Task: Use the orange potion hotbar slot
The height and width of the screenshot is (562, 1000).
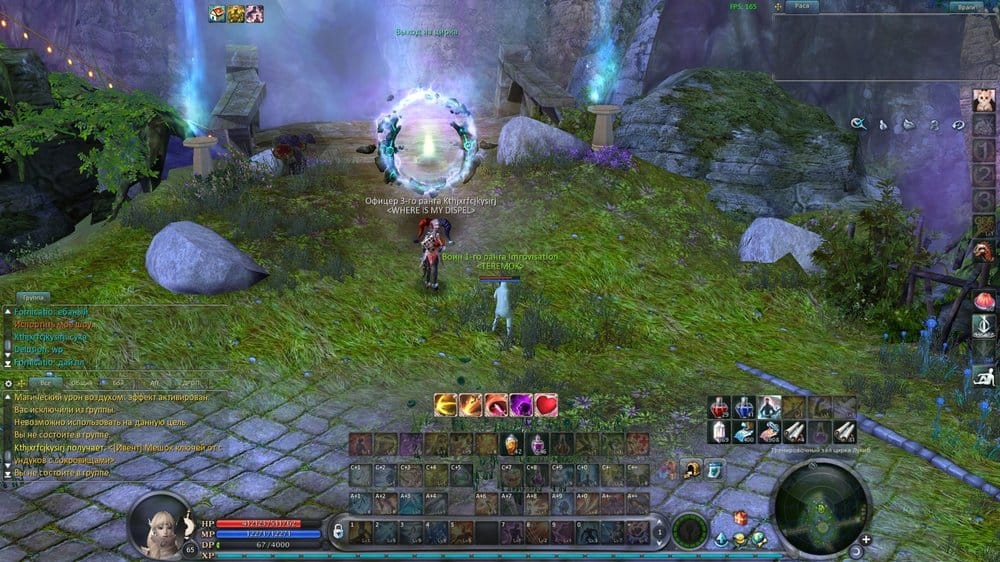Action: (511, 444)
